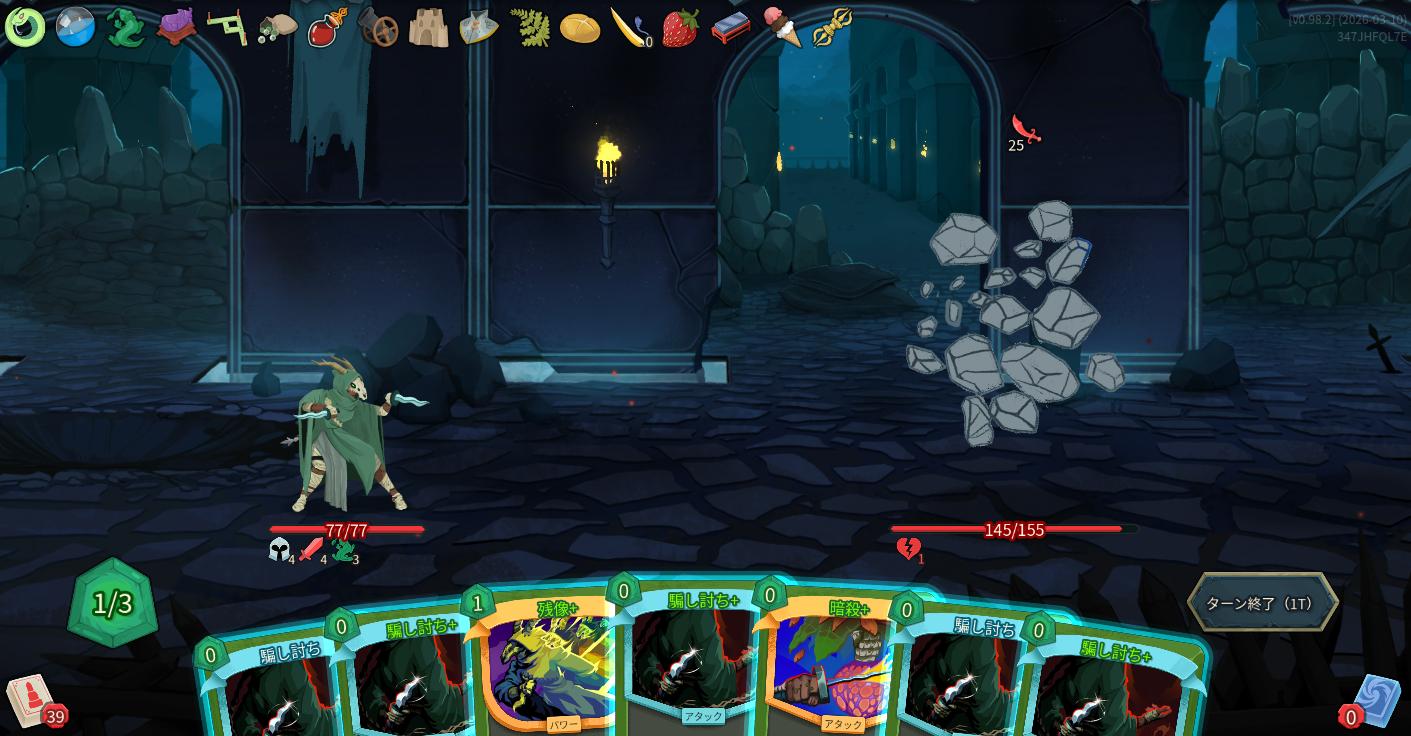Inspect the golden bread loaf relic
Screen dimensions: 1411x736
580,28
